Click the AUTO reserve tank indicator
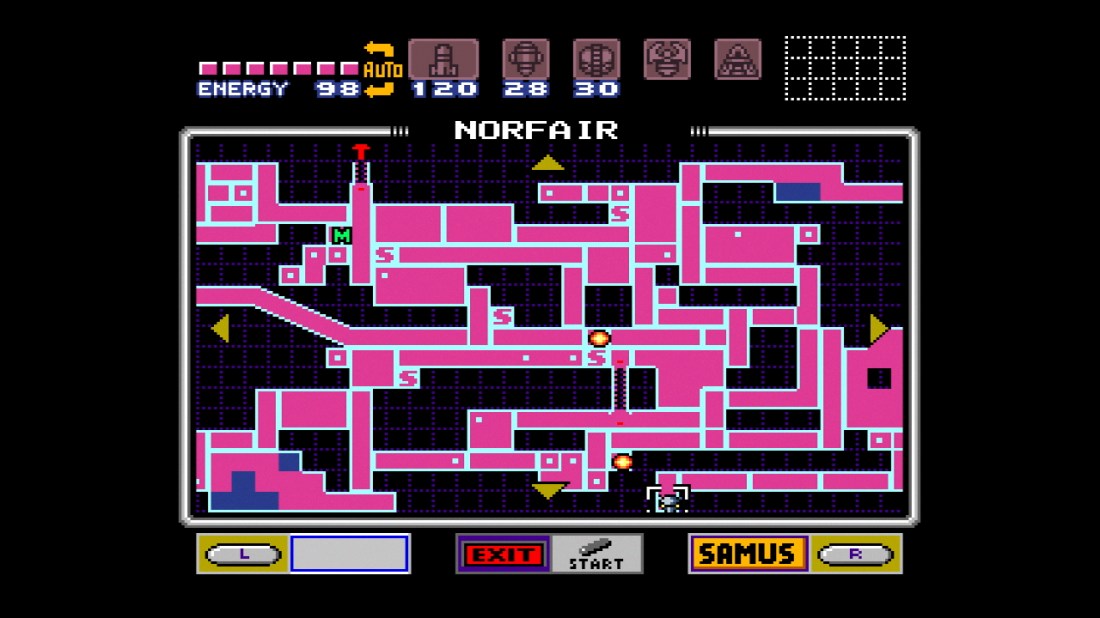Image resolution: width=1100 pixels, height=618 pixels. [x=382, y=70]
